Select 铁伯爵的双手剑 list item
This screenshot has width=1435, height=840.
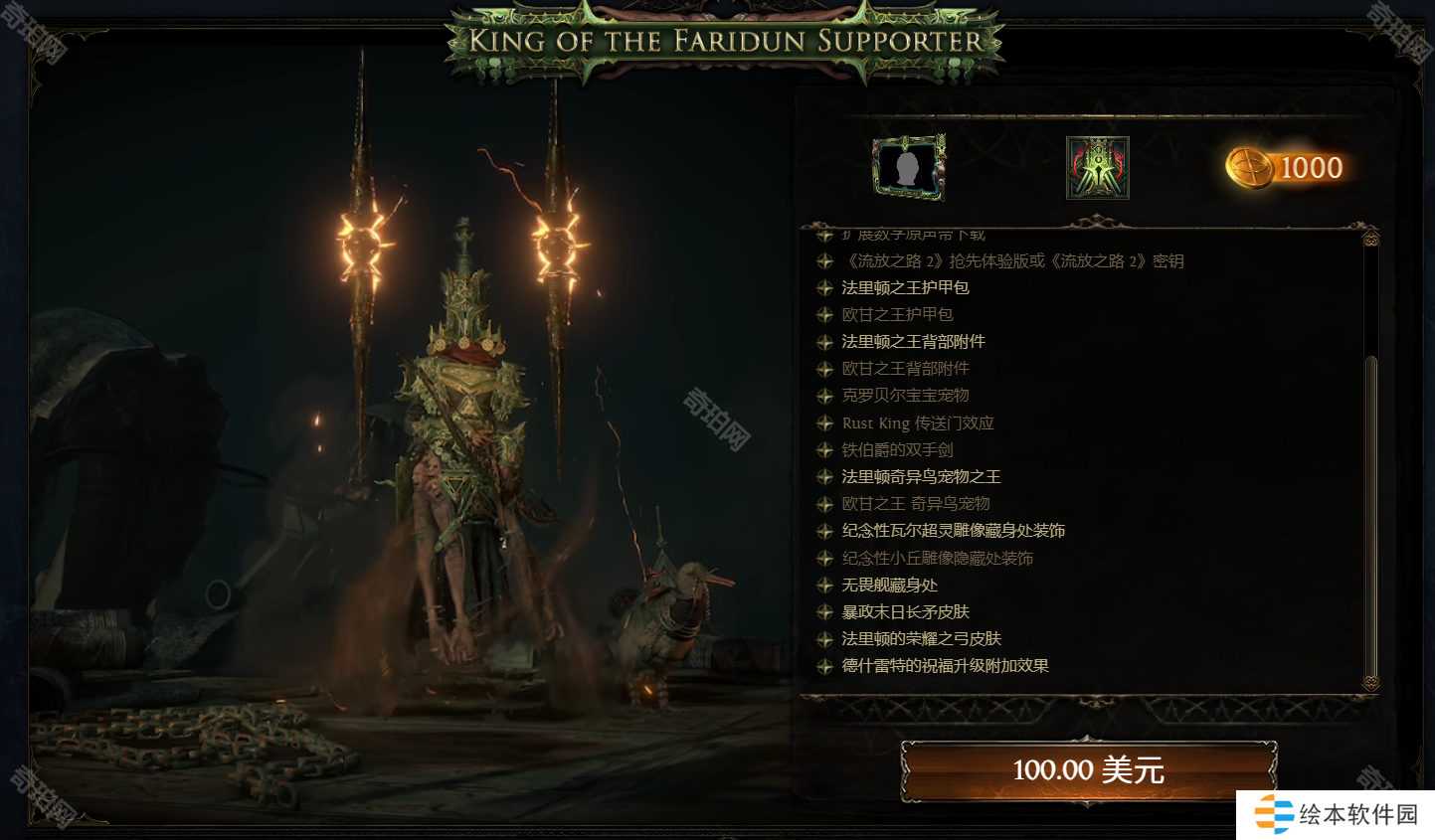[897, 450]
